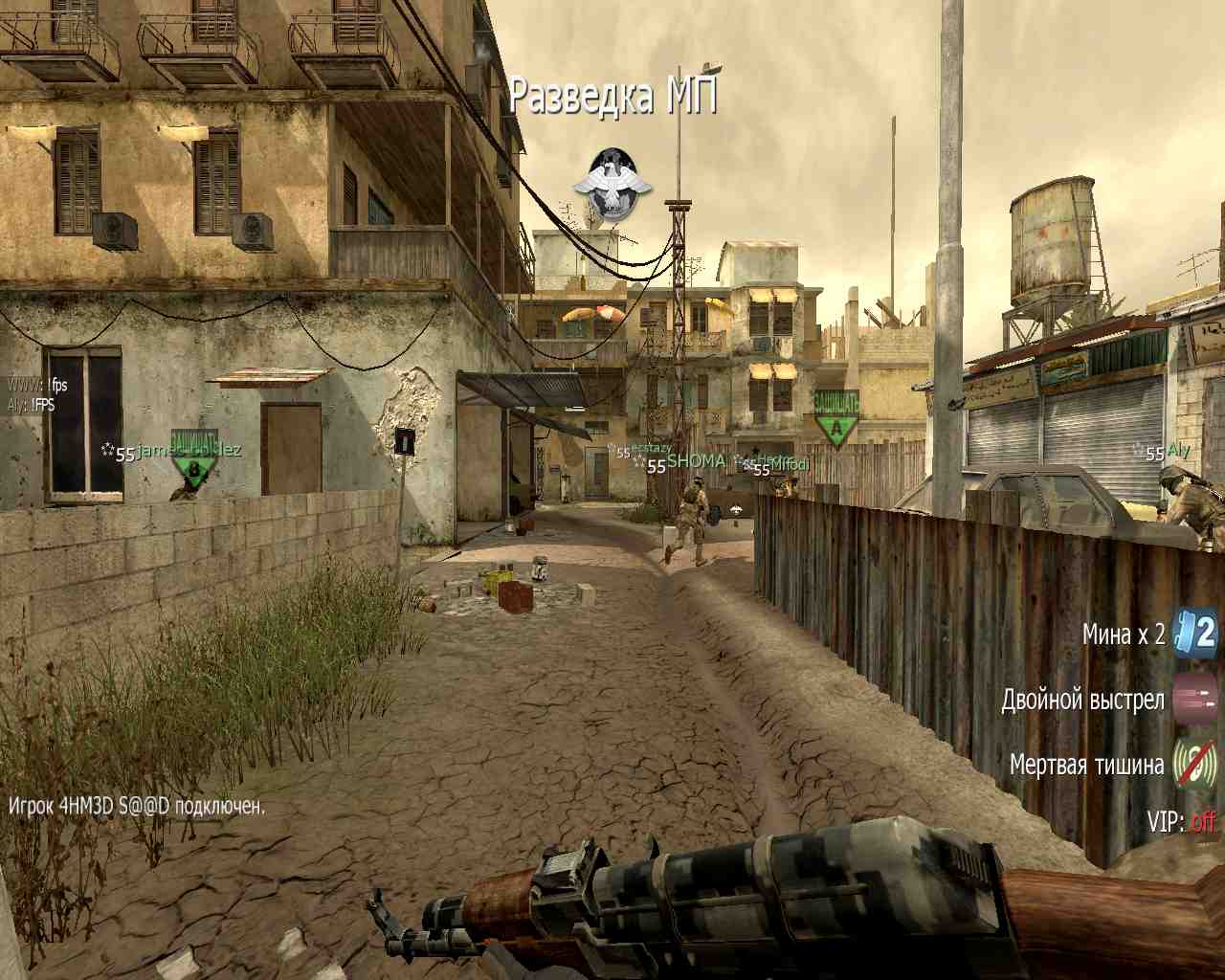1225x980 pixels.
Task: Choose the Dead Silence perk icon
Action: (x=1196, y=763)
